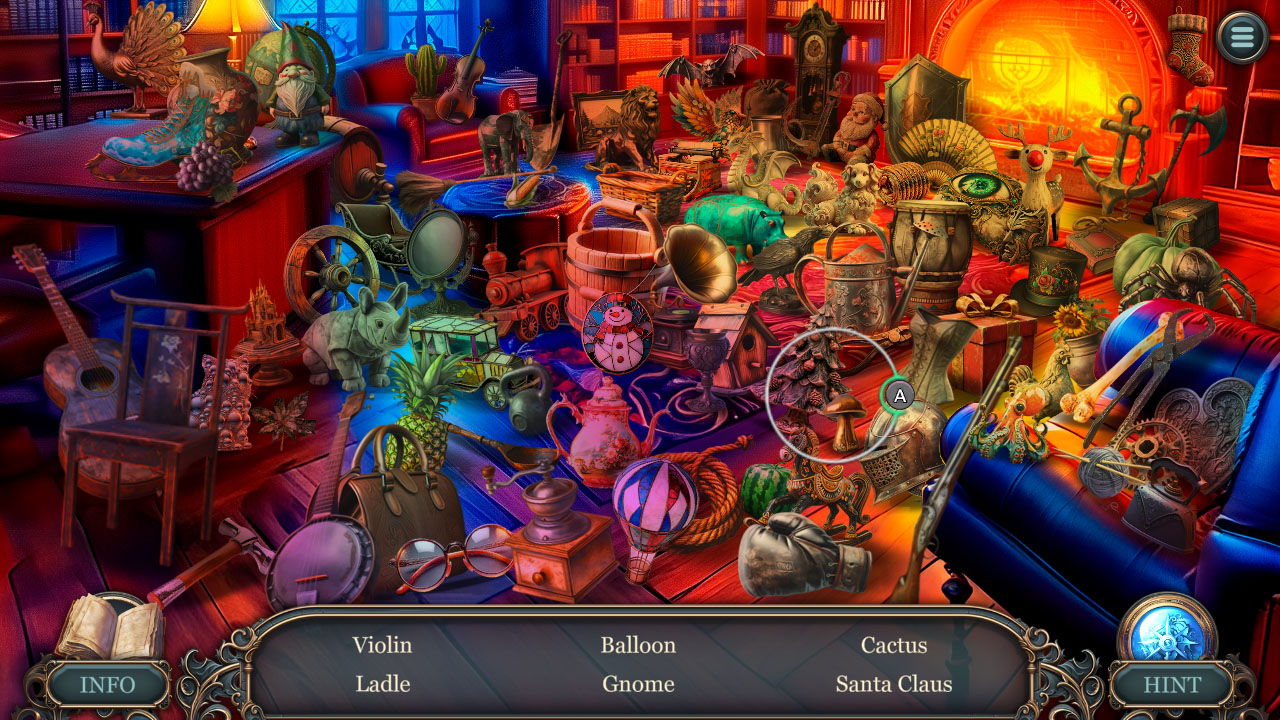Use the HINT button
Viewport: 1280px width, 720px height.
point(1172,685)
